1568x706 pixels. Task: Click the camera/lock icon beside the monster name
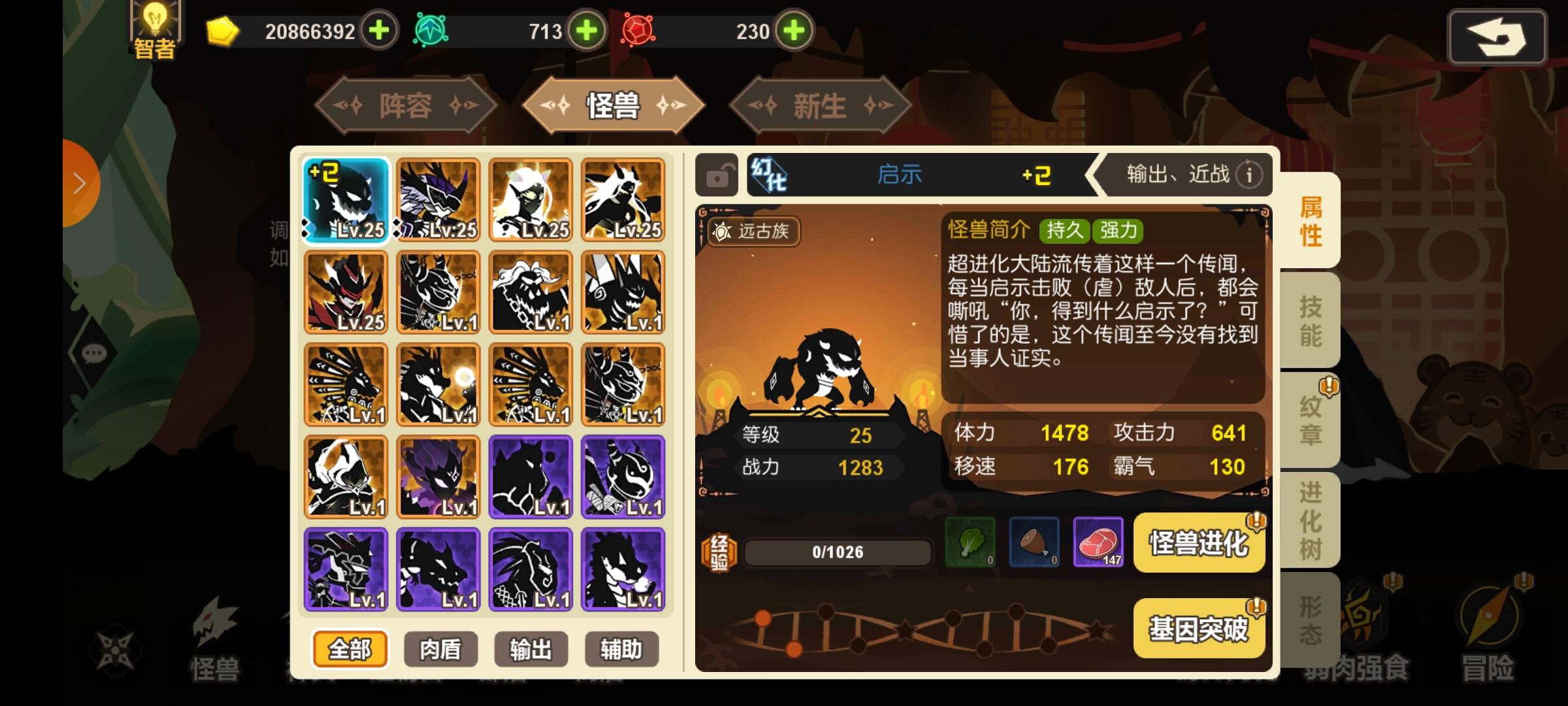(x=716, y=174)
